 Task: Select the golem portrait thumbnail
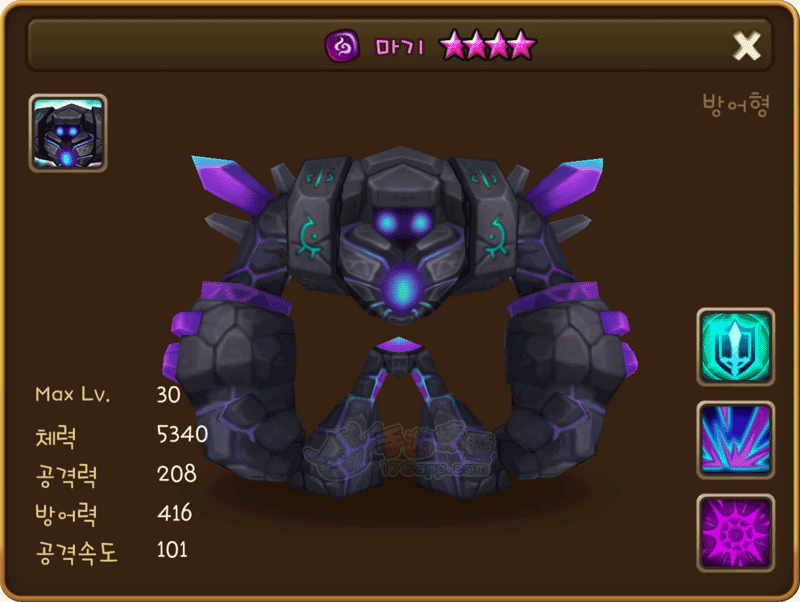pos(68,133)
